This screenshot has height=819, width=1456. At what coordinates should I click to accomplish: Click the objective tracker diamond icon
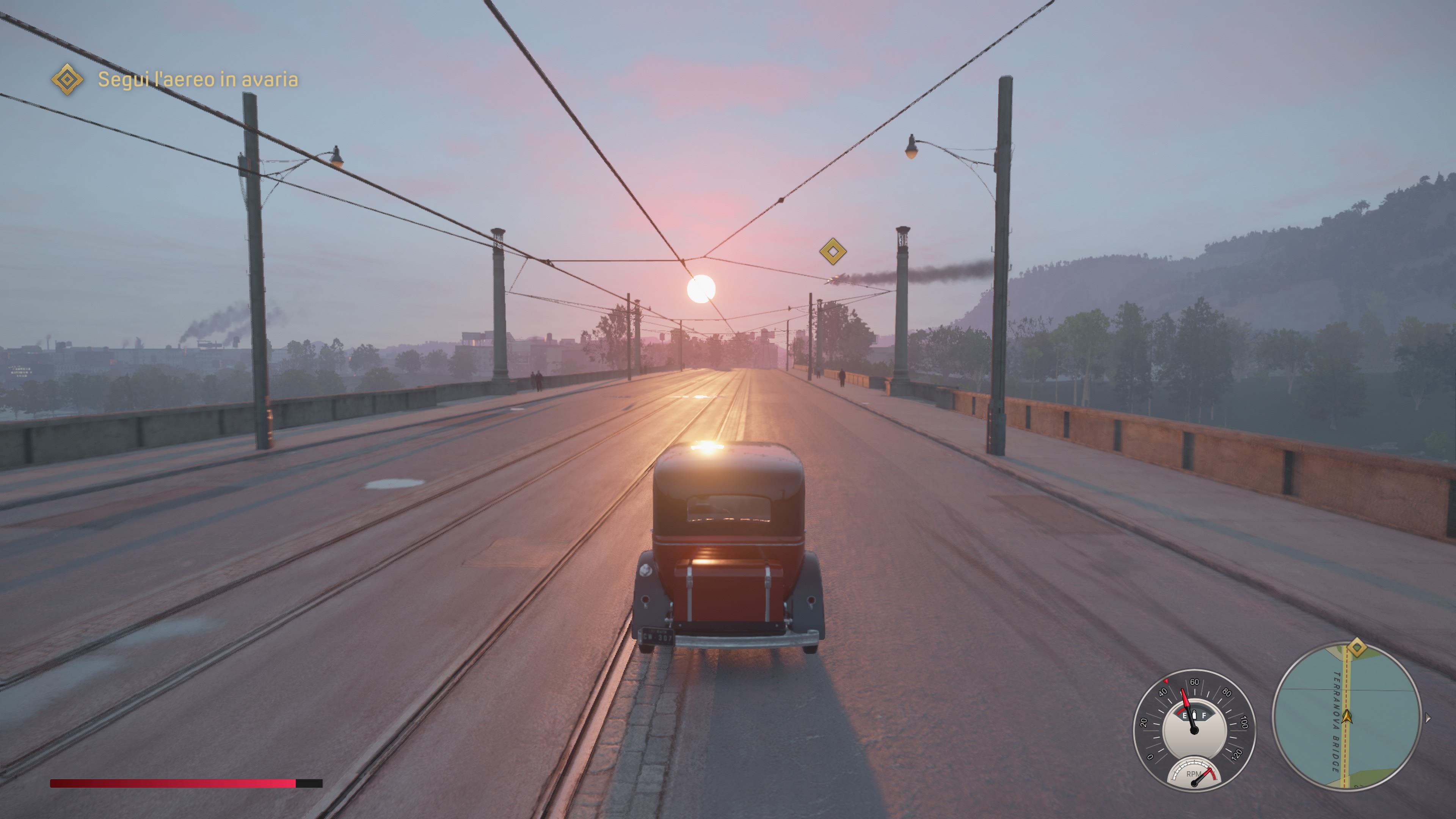tap(67, 79)
